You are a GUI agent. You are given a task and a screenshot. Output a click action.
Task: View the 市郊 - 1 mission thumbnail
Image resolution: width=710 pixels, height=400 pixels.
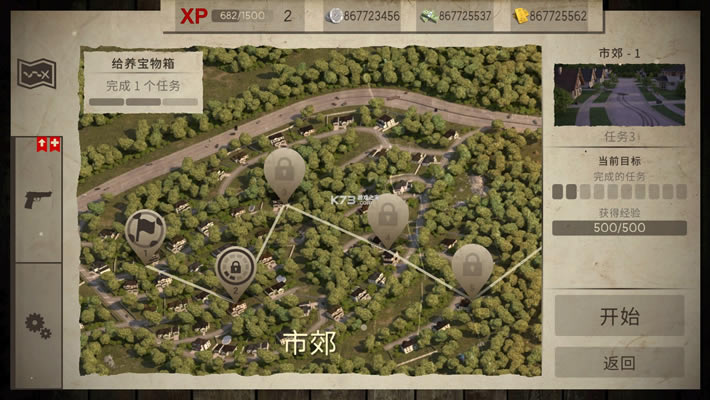[x=619, y=95]
